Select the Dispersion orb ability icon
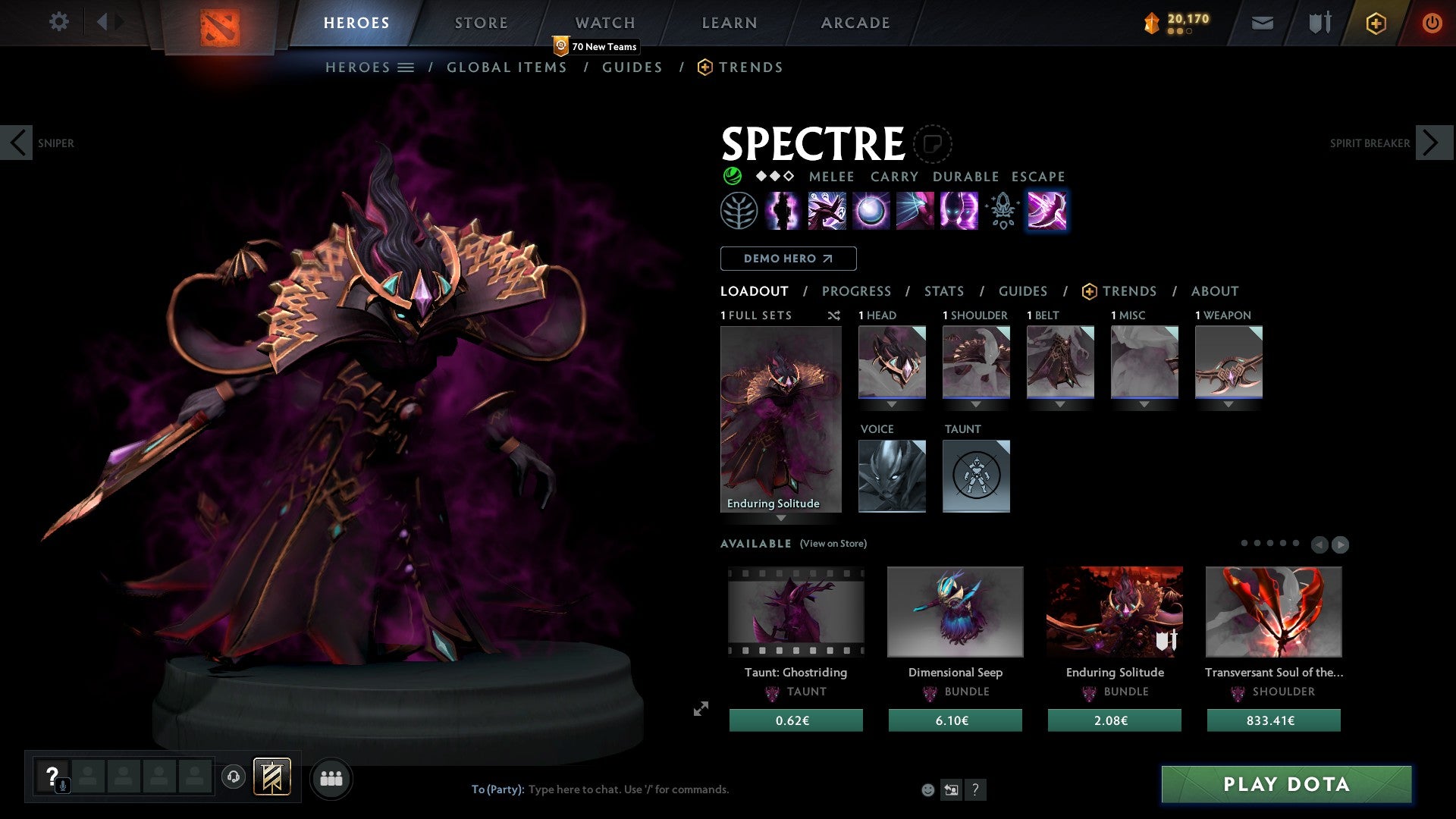The image size is (1456, 819). 870,211
